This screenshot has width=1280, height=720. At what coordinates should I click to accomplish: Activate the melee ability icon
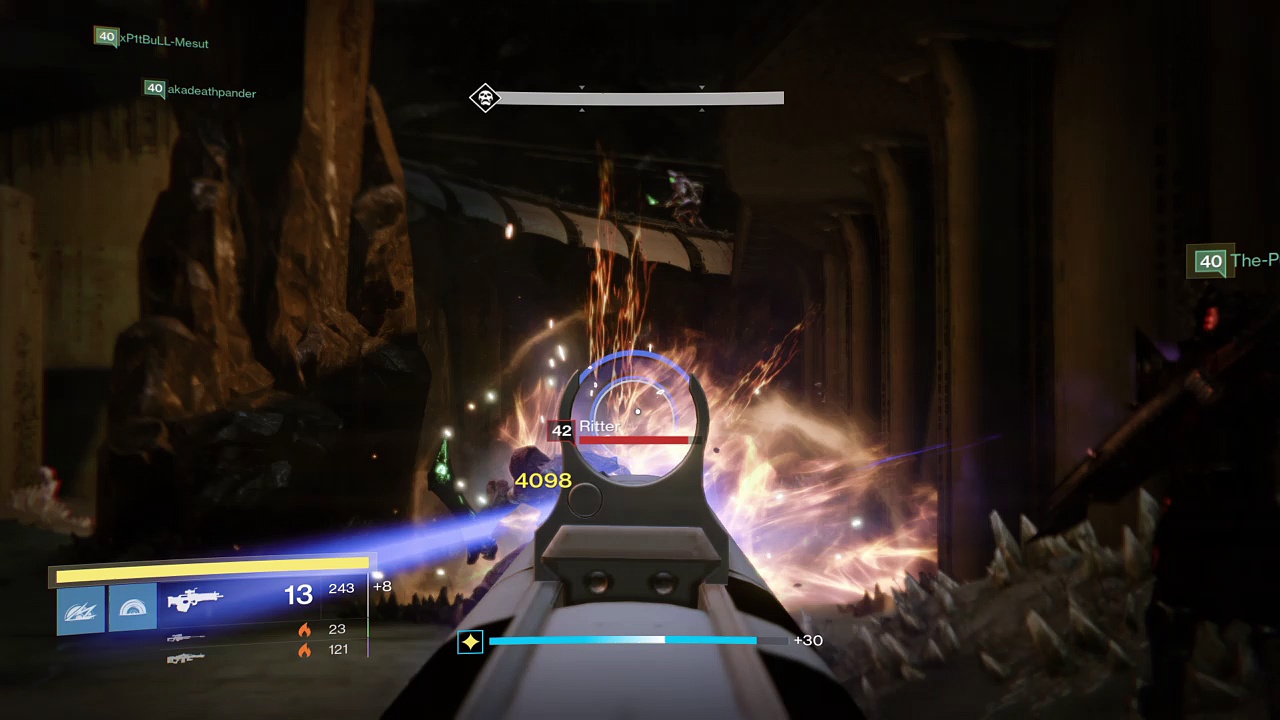(132, 607)
